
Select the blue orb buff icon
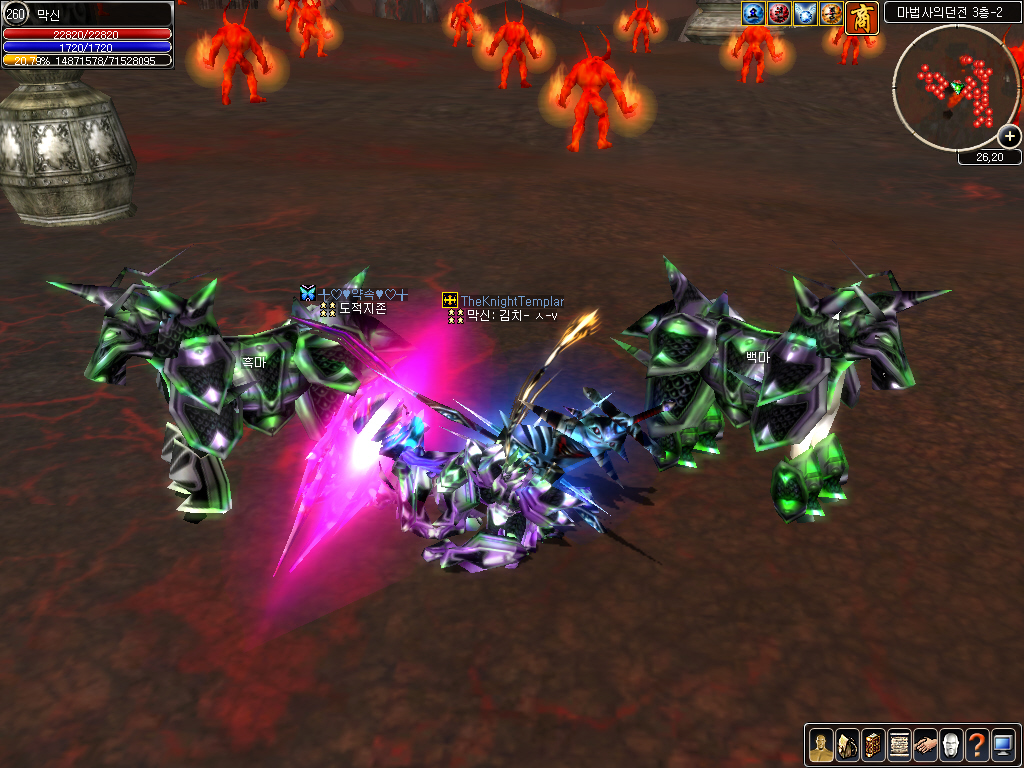point(753,14)
